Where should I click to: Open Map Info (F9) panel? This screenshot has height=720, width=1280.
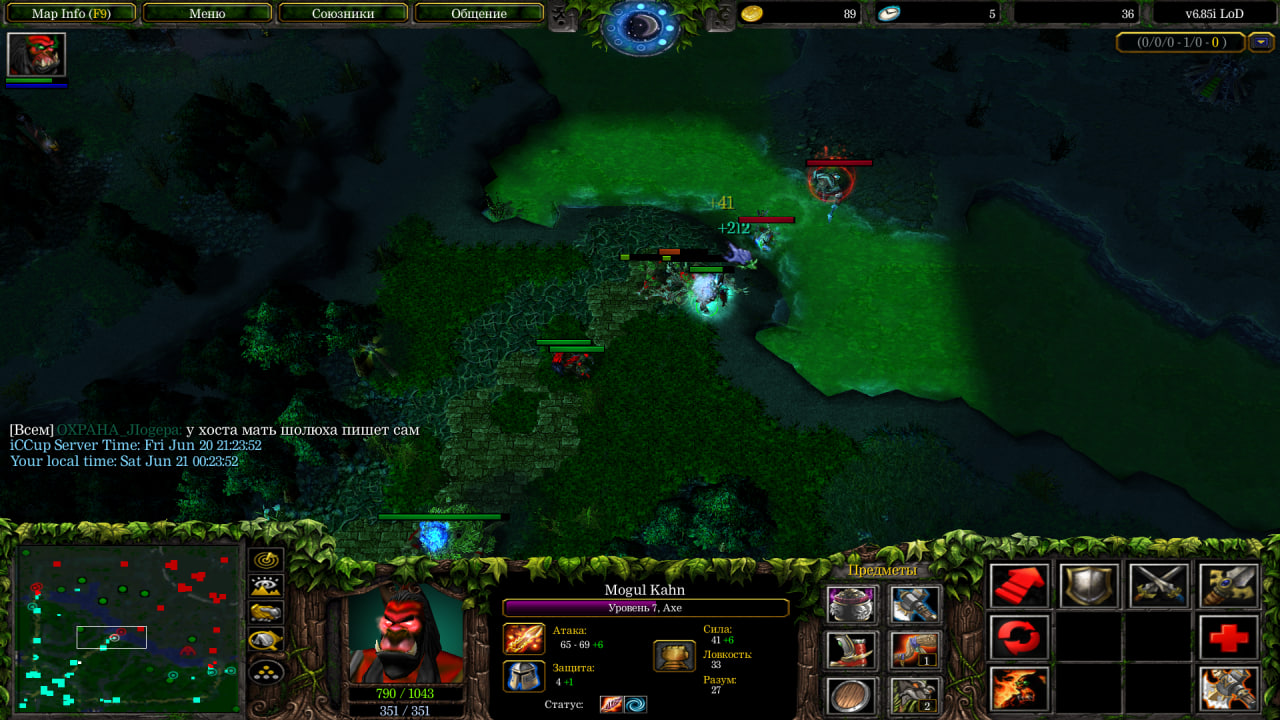click(x=71, y=14)
